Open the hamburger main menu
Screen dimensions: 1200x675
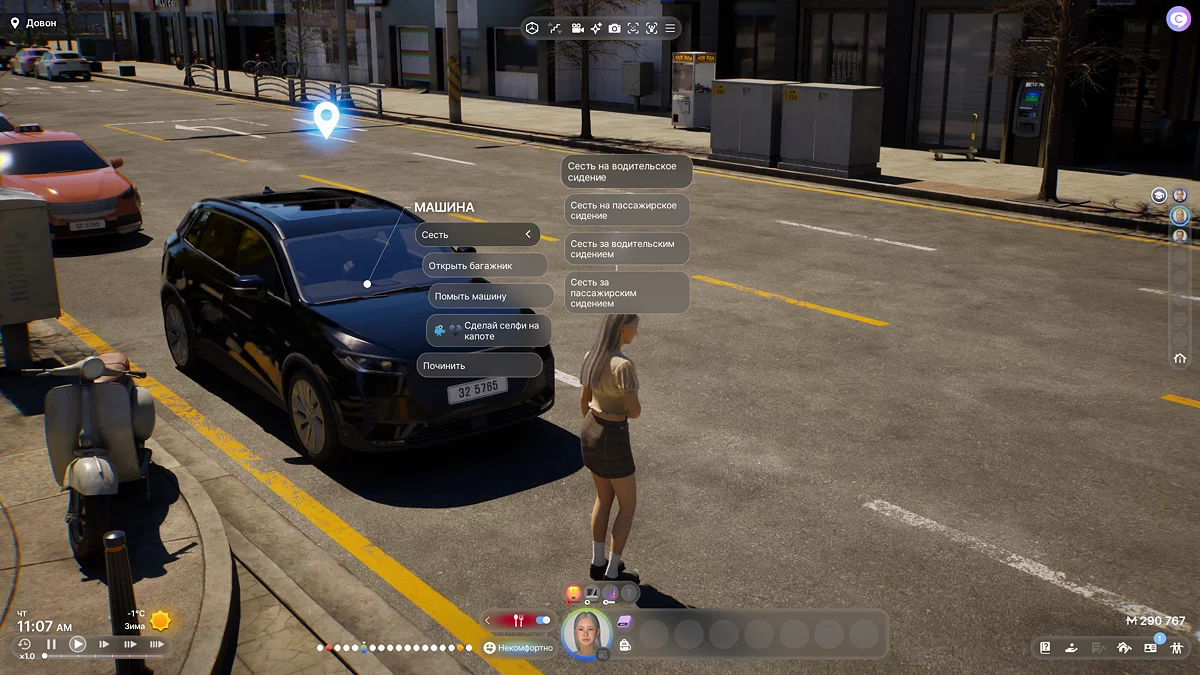(670, 28)
